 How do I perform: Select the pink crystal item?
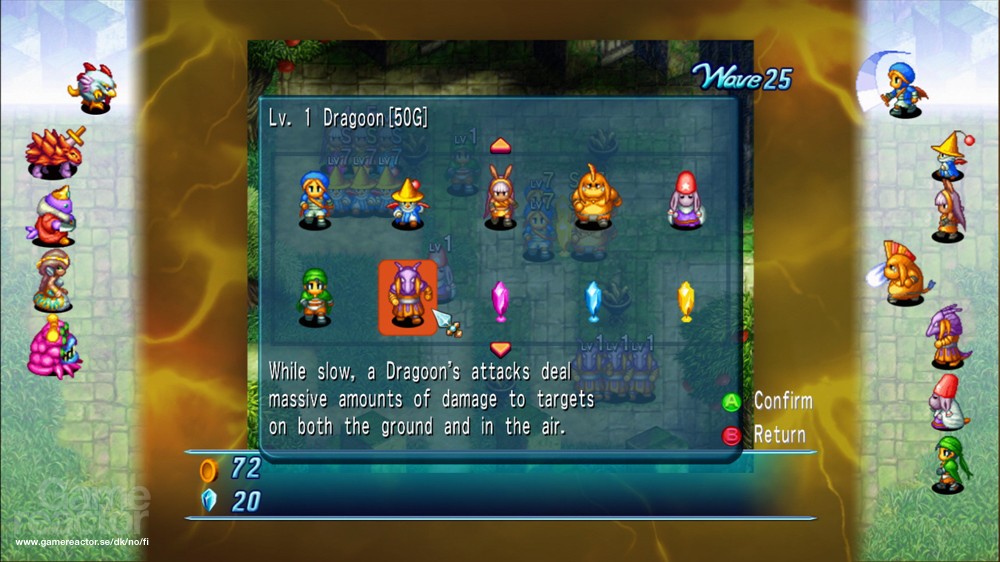[500, 299]
